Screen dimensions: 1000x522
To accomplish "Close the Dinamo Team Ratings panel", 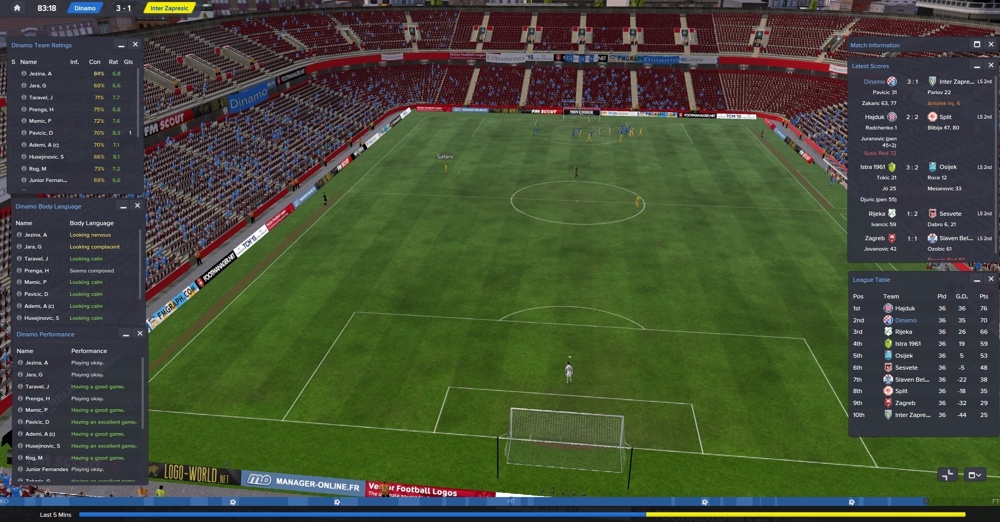I will tap(136, 45).
